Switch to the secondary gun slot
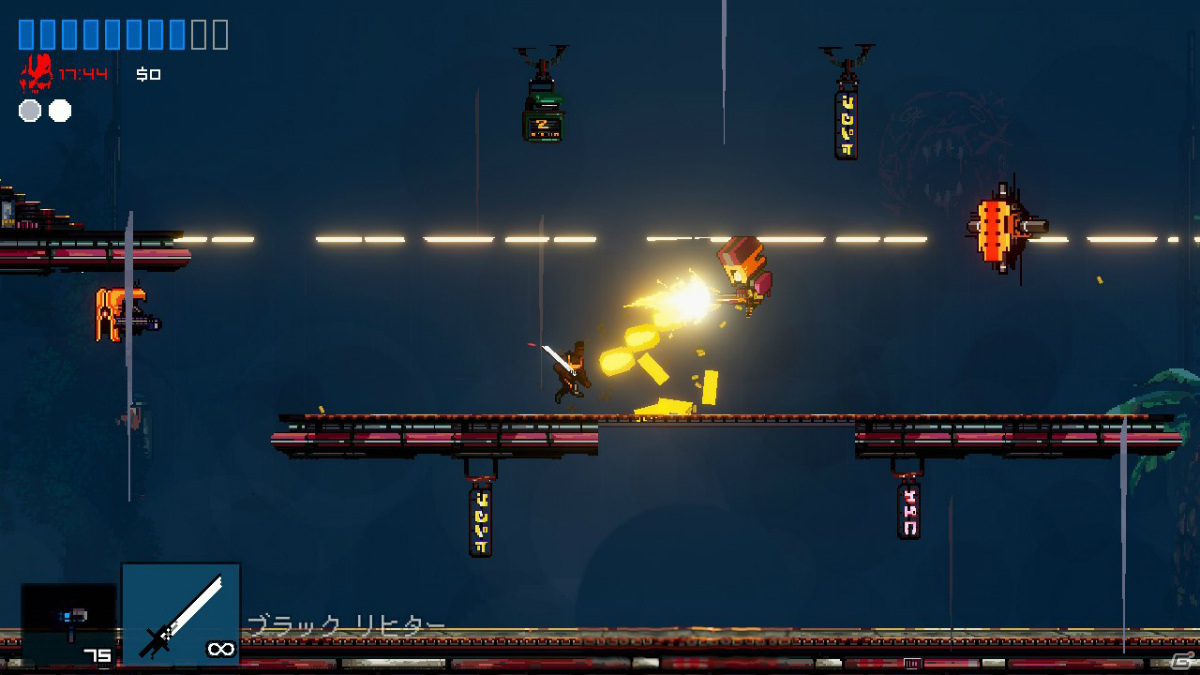 68,624
